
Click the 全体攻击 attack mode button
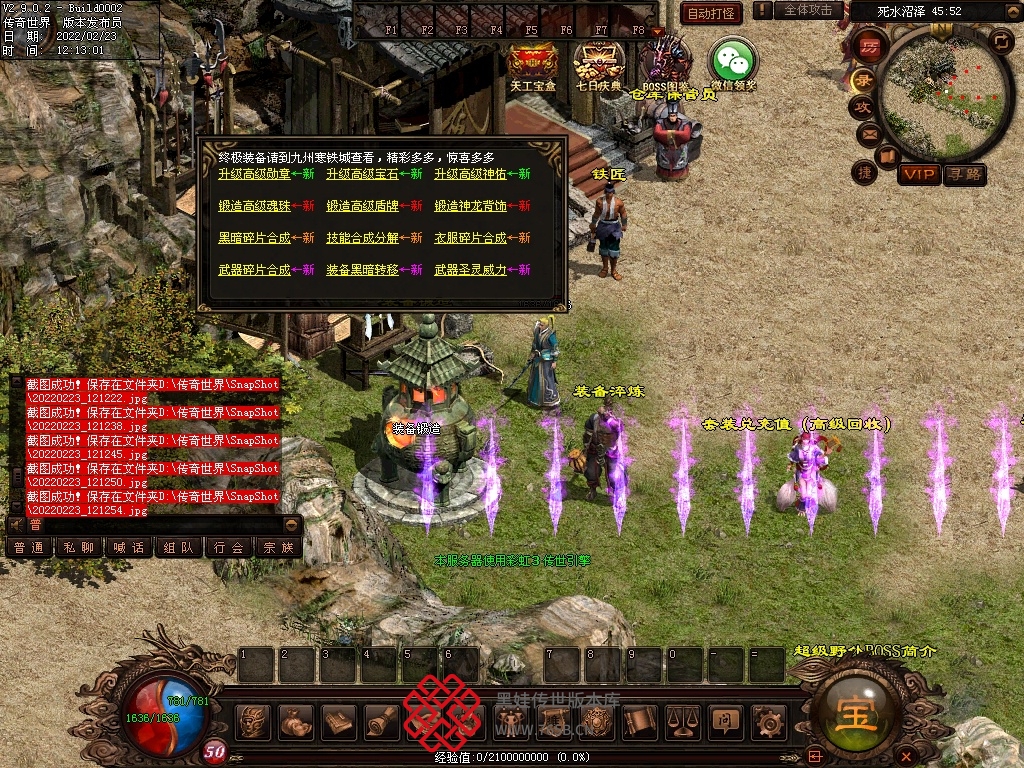[807, 10]
